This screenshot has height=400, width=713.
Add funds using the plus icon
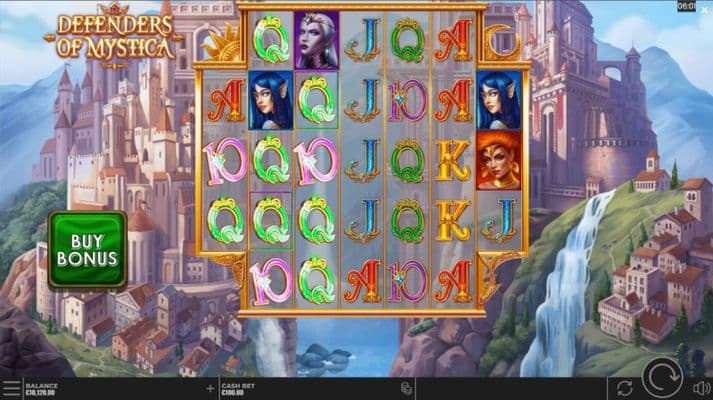pos(209,388)
